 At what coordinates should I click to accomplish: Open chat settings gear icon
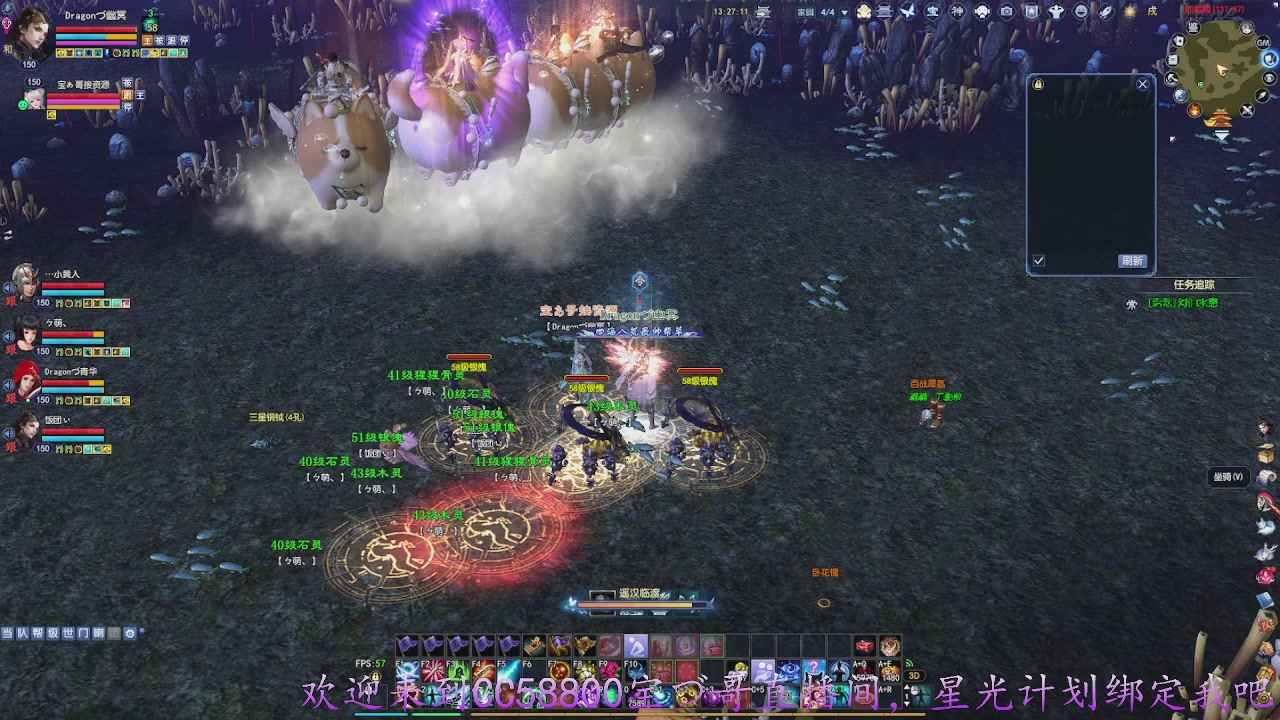(129, 633)
